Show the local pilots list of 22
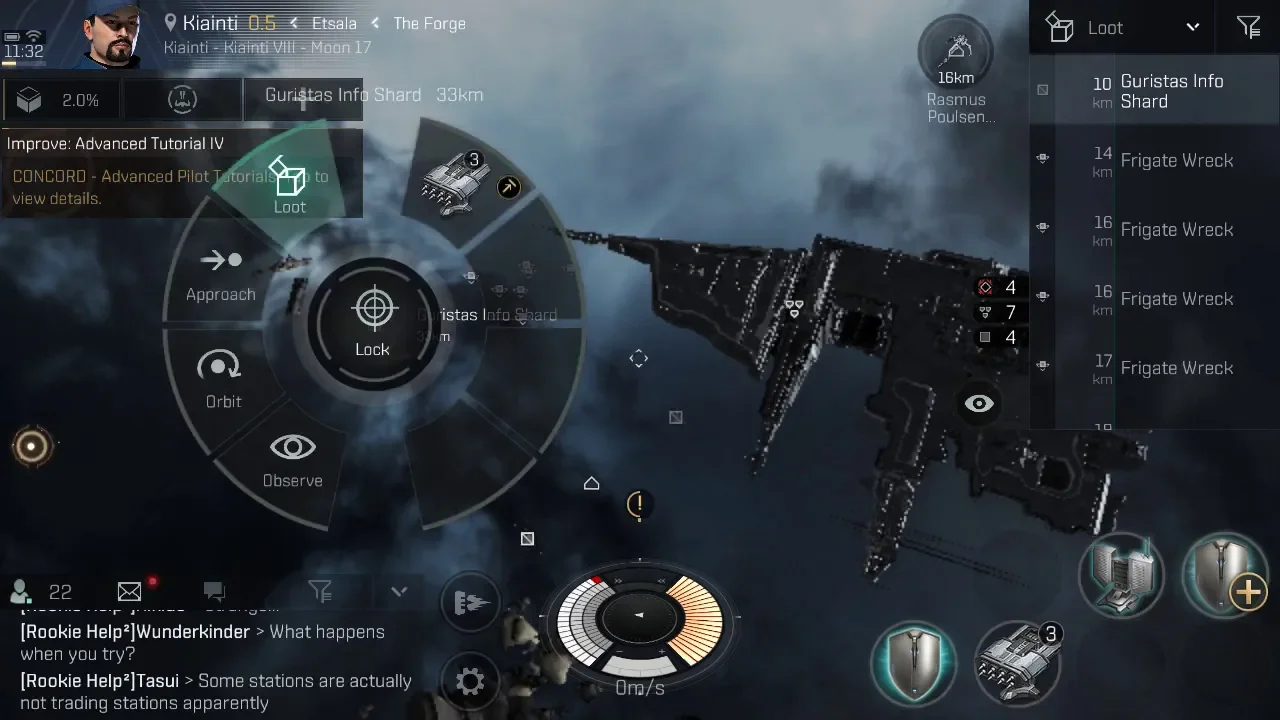Viewport: 1280px width, 720px height. point(42,592)
